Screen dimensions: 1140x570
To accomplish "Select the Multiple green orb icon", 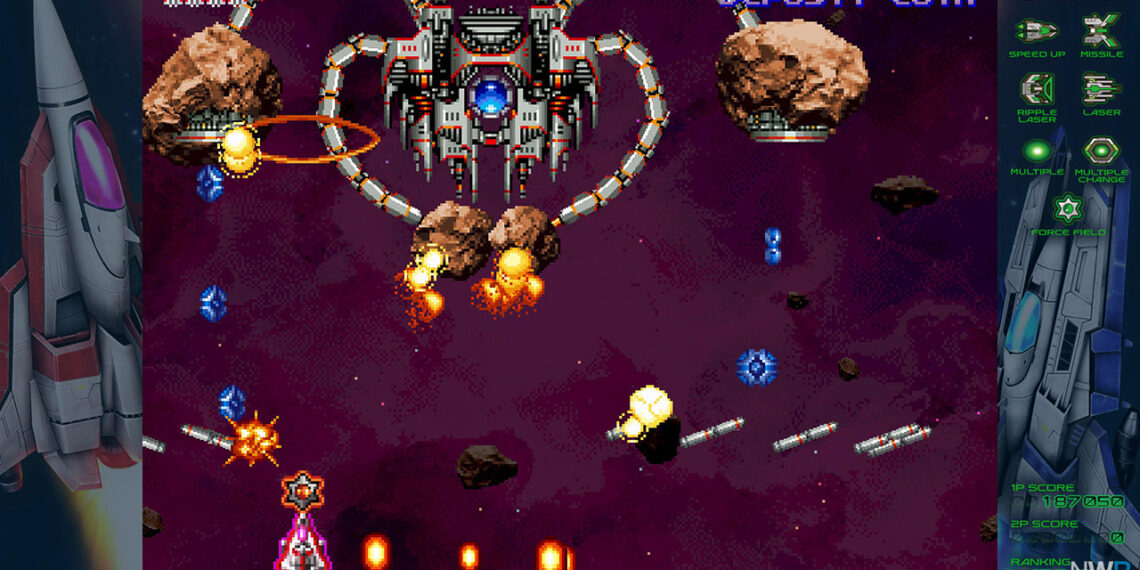I will [1037, 151].
